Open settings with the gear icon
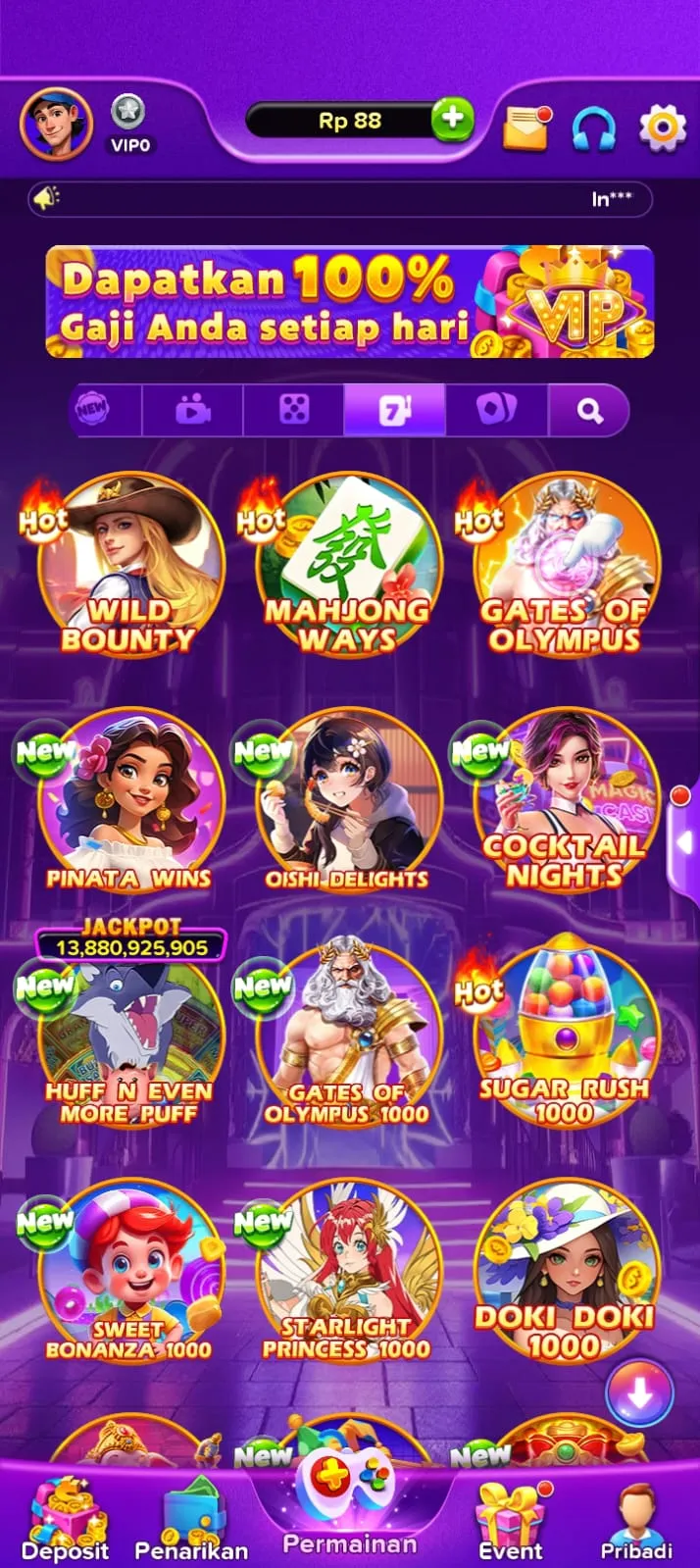Viewport: 700px width, 1568px height. pyautogui.click(x=662, y=127)
